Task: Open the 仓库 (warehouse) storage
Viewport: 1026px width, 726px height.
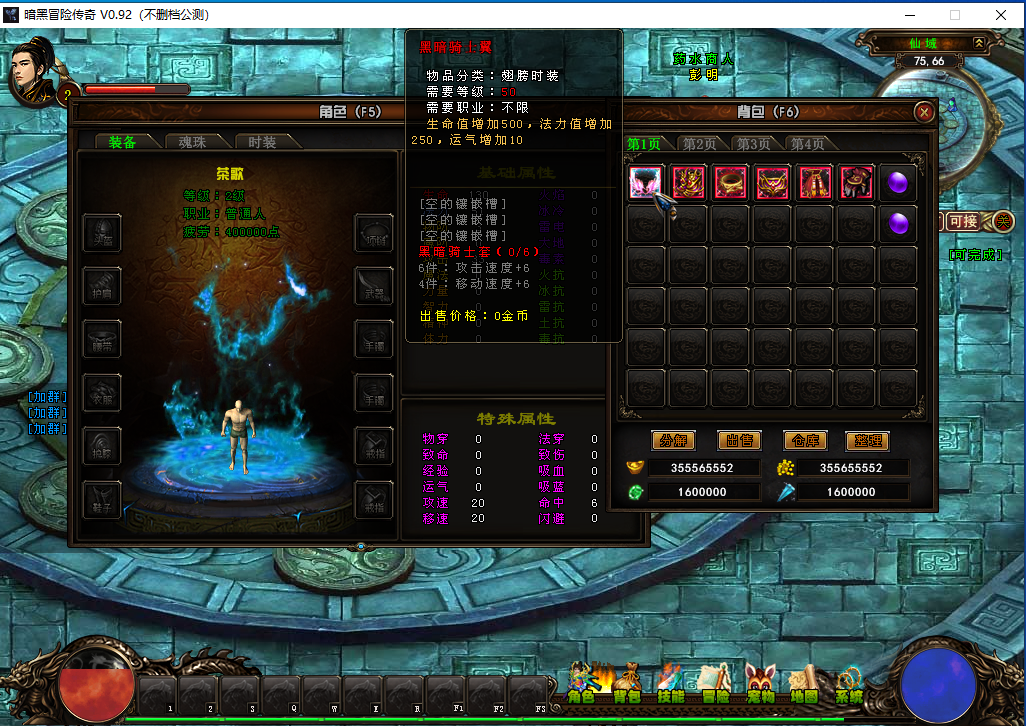Action: [x=805, y=440]
